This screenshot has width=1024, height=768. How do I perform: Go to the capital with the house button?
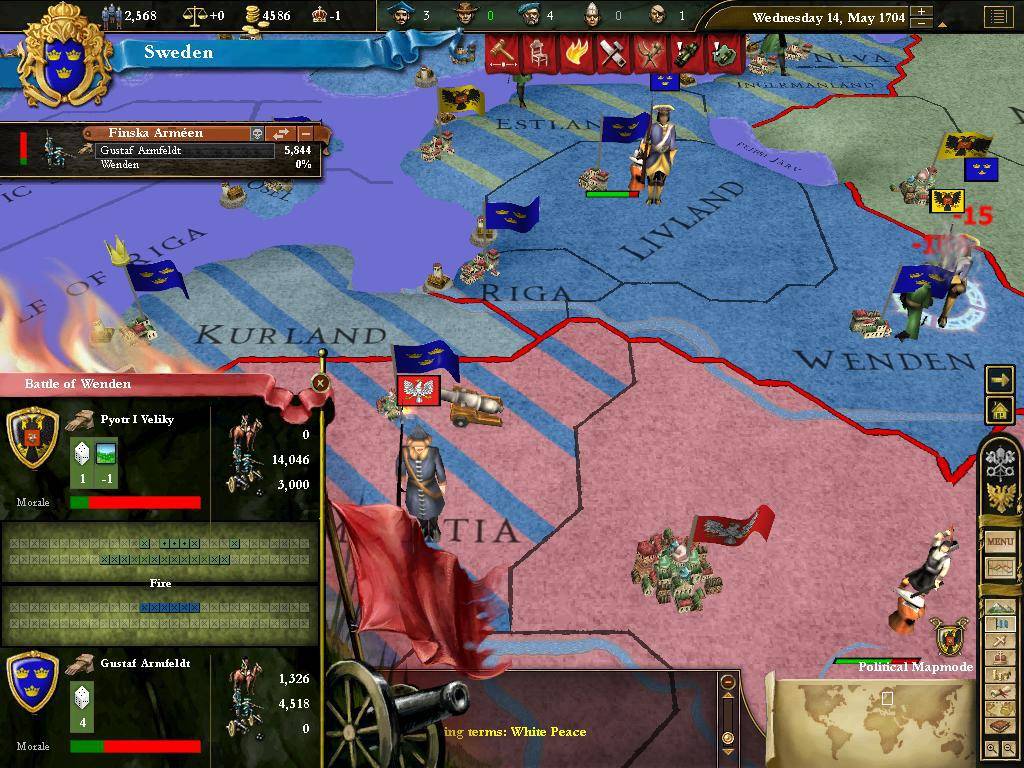click(x=1000, y=409)
